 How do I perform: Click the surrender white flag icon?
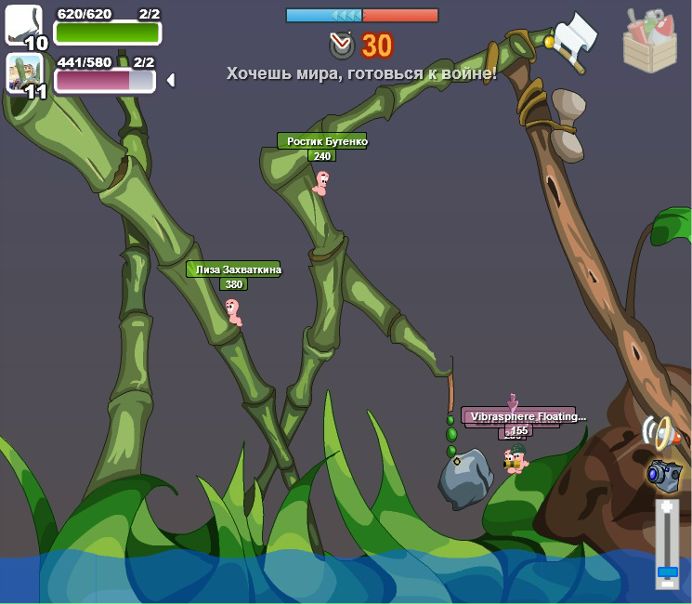point(573,40)
